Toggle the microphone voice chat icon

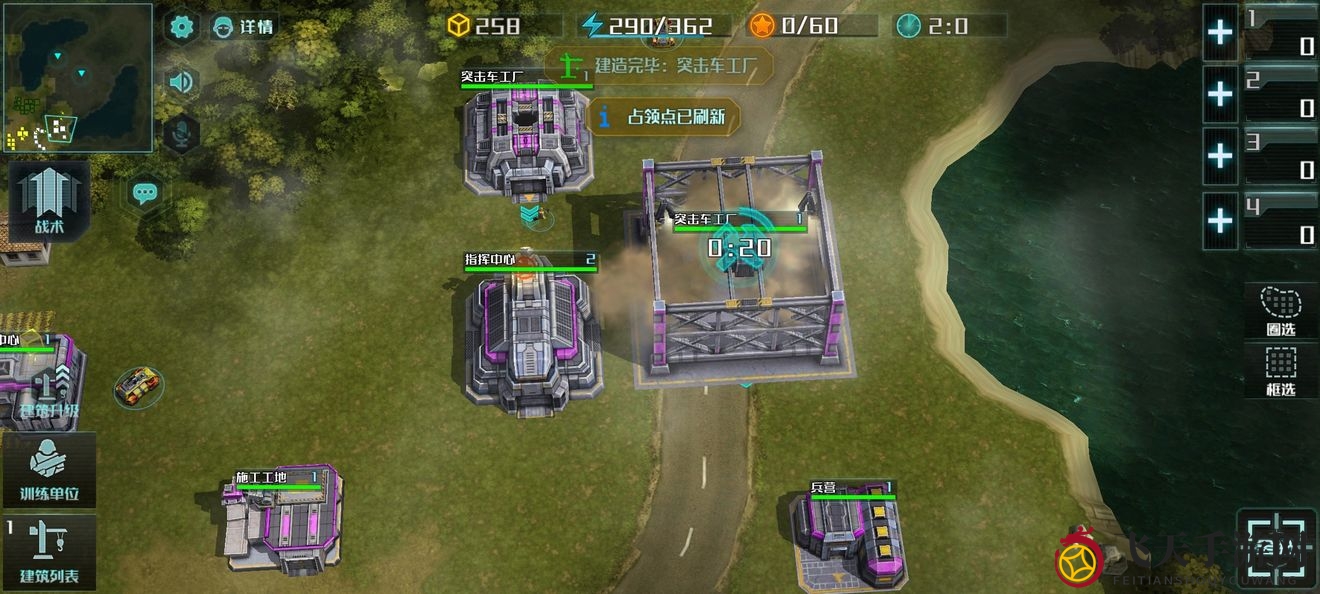(x=181, y=133)
